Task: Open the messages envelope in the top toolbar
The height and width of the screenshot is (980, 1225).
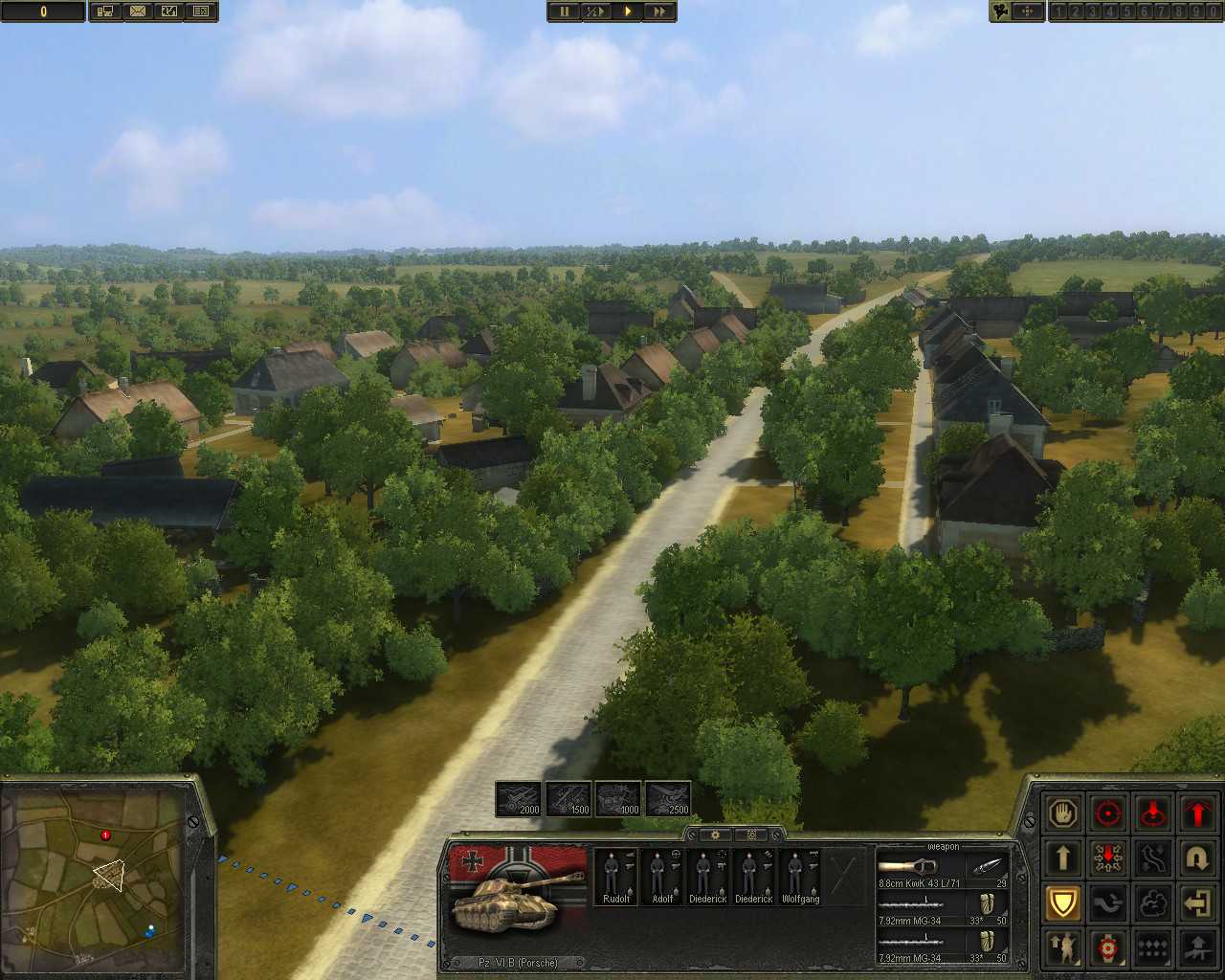Action: click(x=139, y=11)
